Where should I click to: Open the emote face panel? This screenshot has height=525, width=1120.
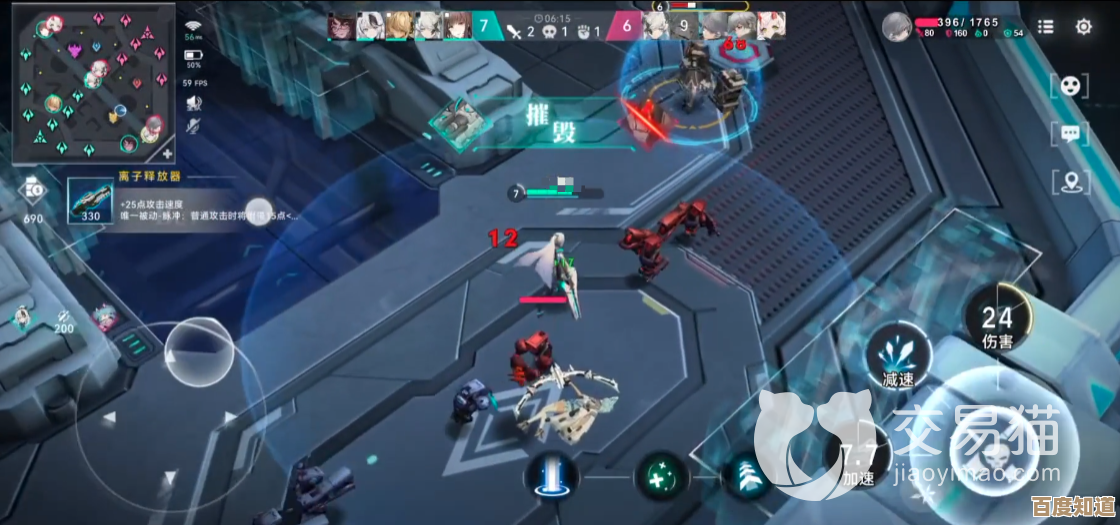[1069, 85]
